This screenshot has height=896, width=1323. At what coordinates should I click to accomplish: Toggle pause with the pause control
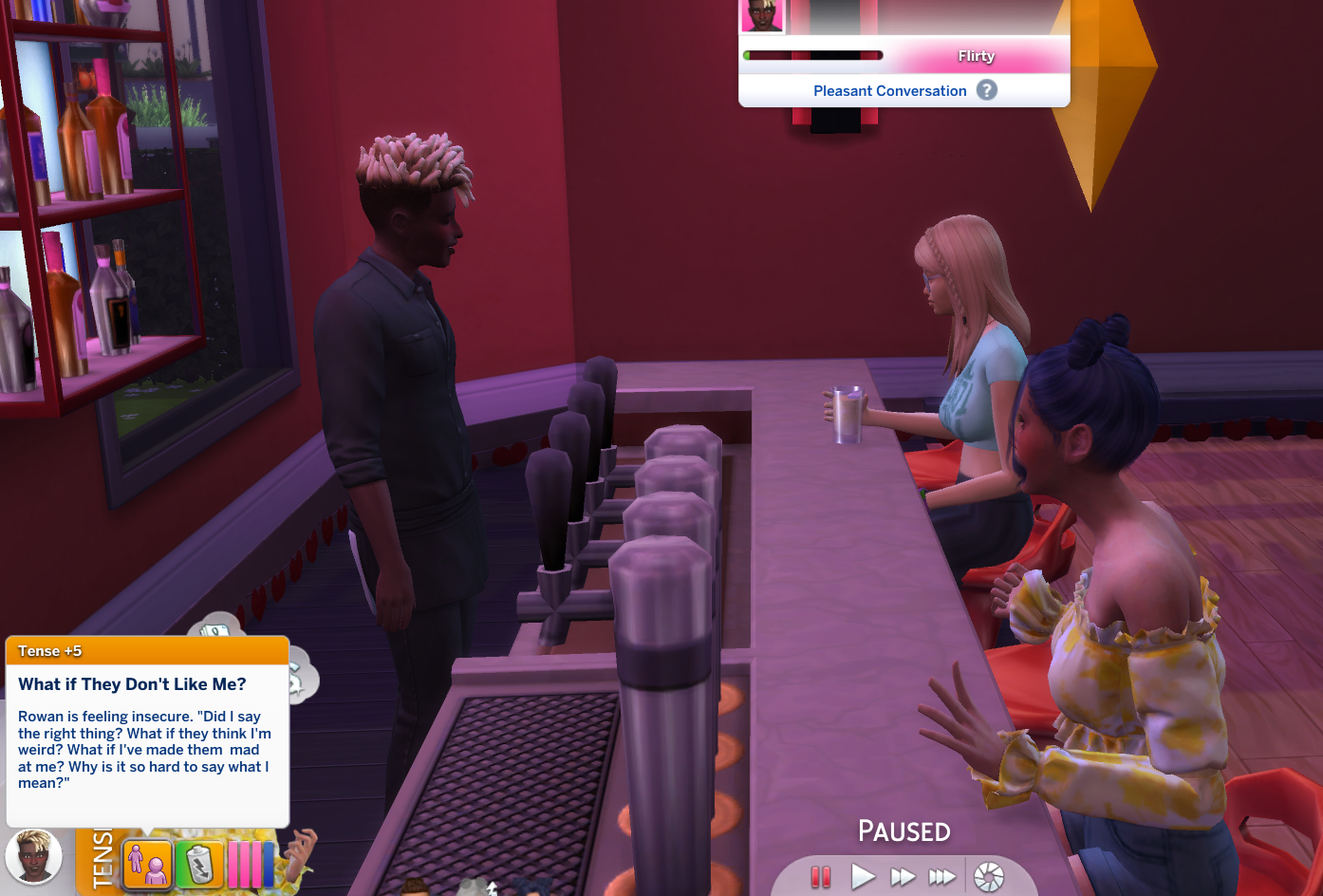[822, 876]
